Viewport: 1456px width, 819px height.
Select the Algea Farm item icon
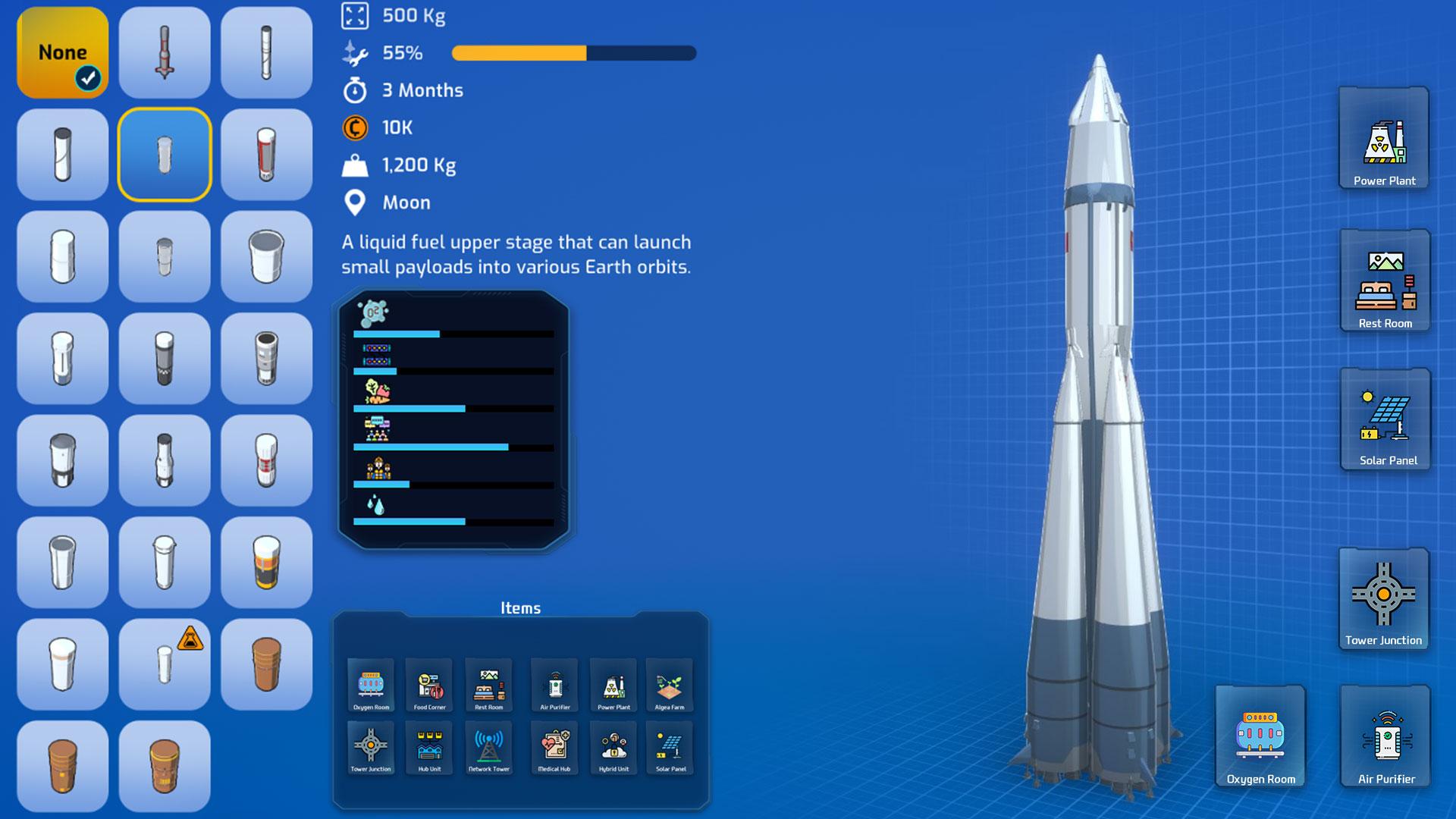(x=671, y=686)
